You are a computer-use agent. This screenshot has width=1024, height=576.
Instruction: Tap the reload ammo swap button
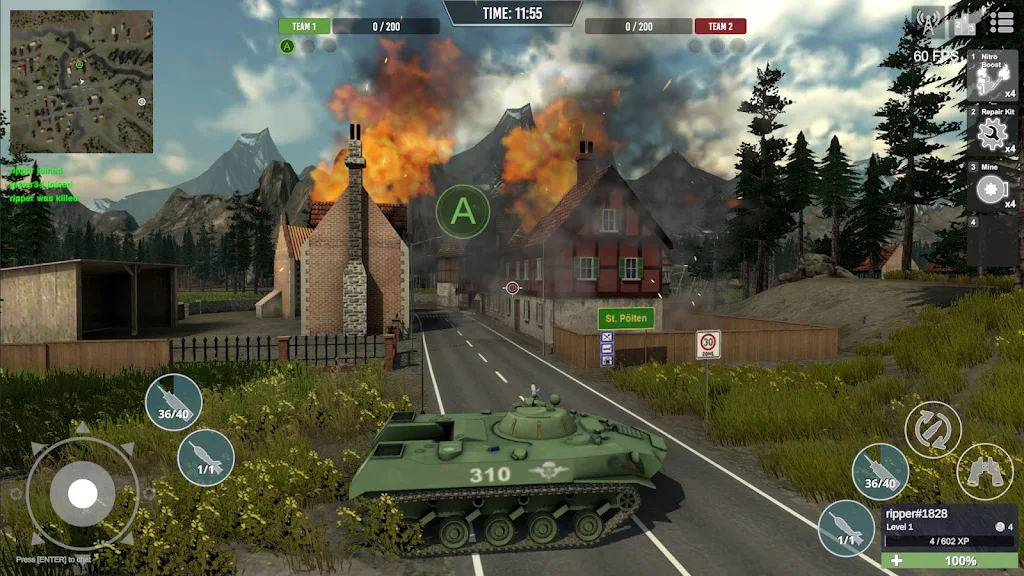[932, 429]
